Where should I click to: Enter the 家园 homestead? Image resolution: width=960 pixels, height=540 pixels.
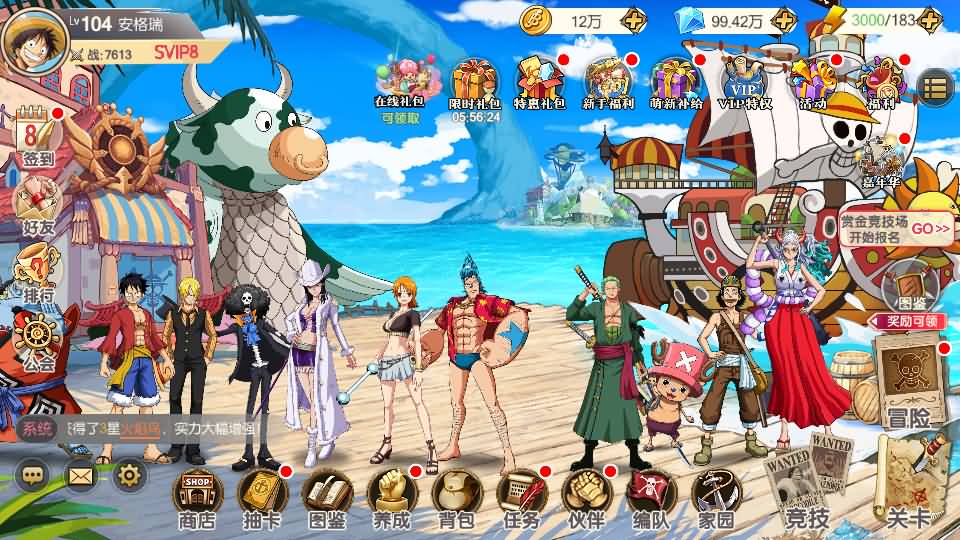pos(716,497)
